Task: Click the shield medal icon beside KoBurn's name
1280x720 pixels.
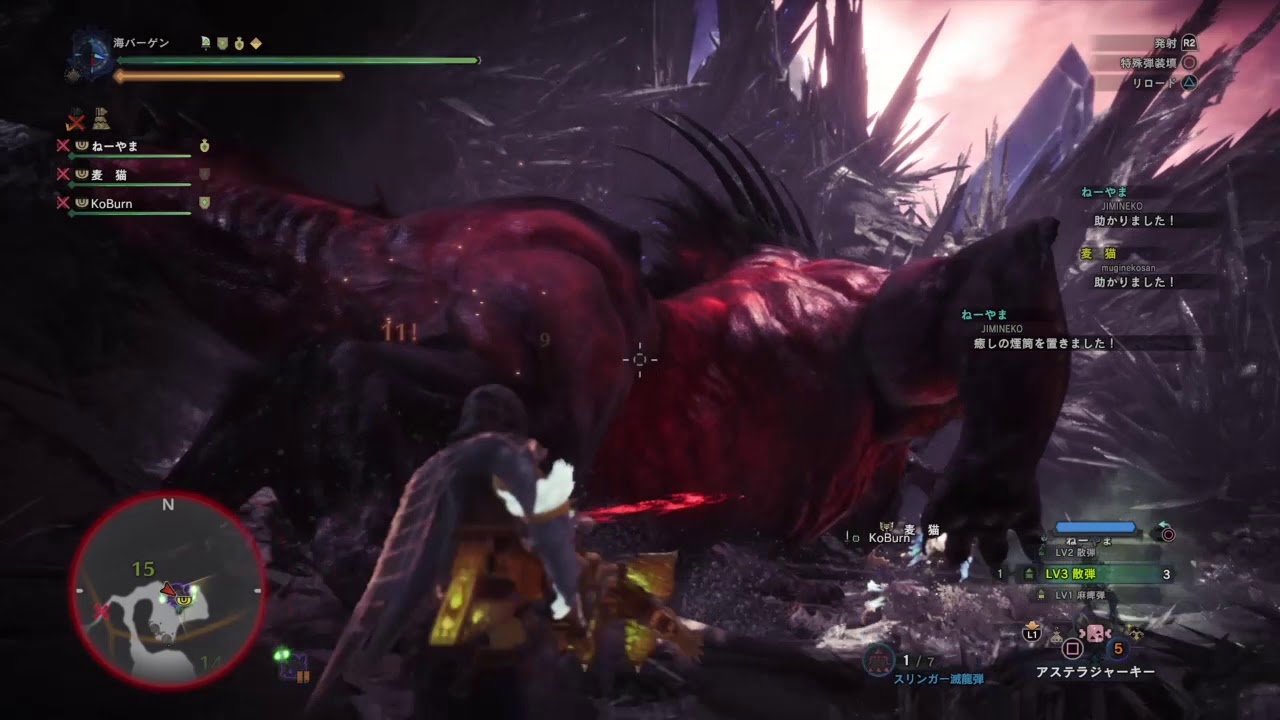Action: click(204, 201)
